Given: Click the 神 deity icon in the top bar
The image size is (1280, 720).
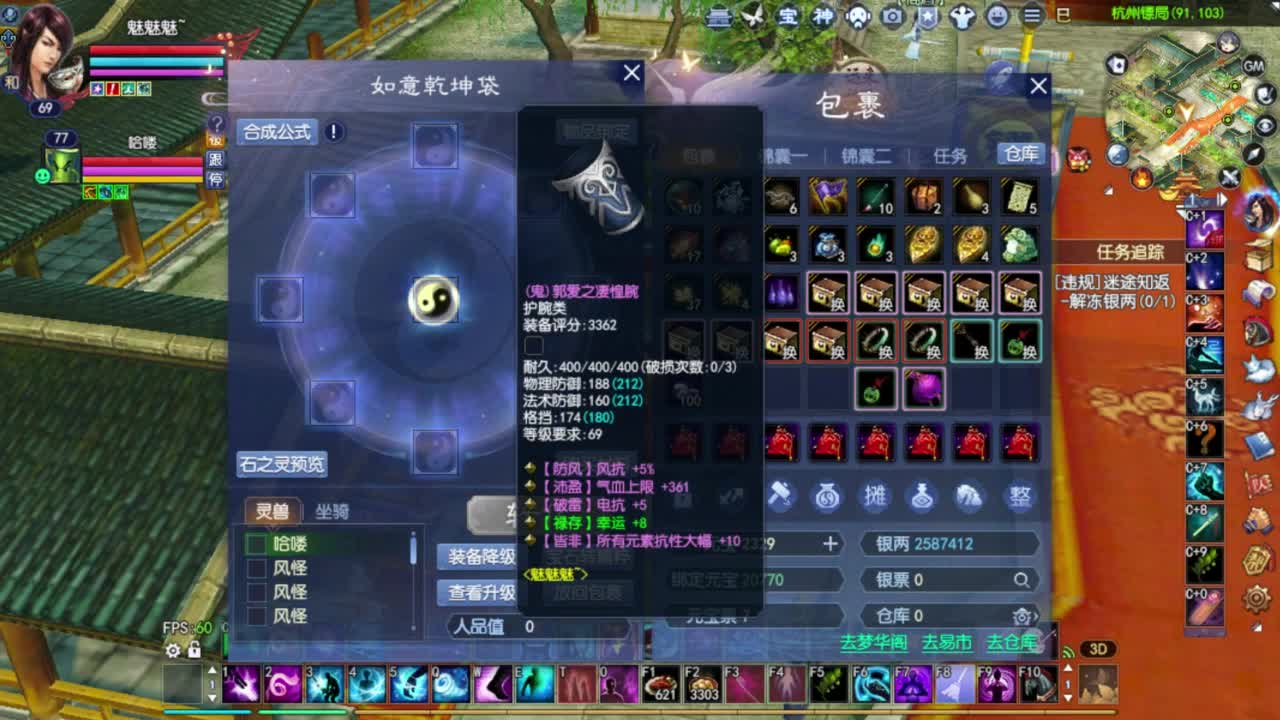Looking at the screenshot, I should tap(824, 15).
